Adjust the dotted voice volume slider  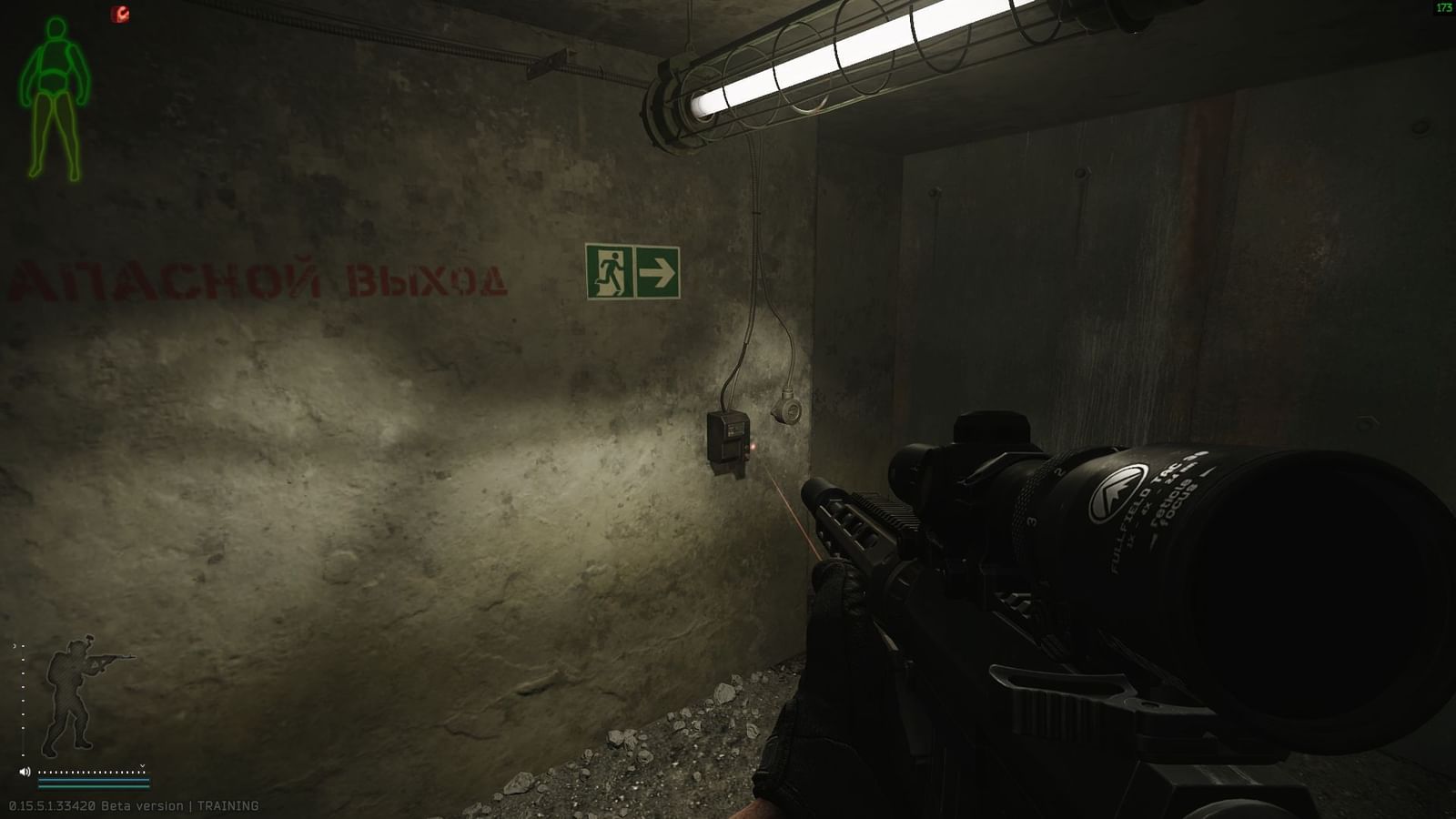point(91,773)
